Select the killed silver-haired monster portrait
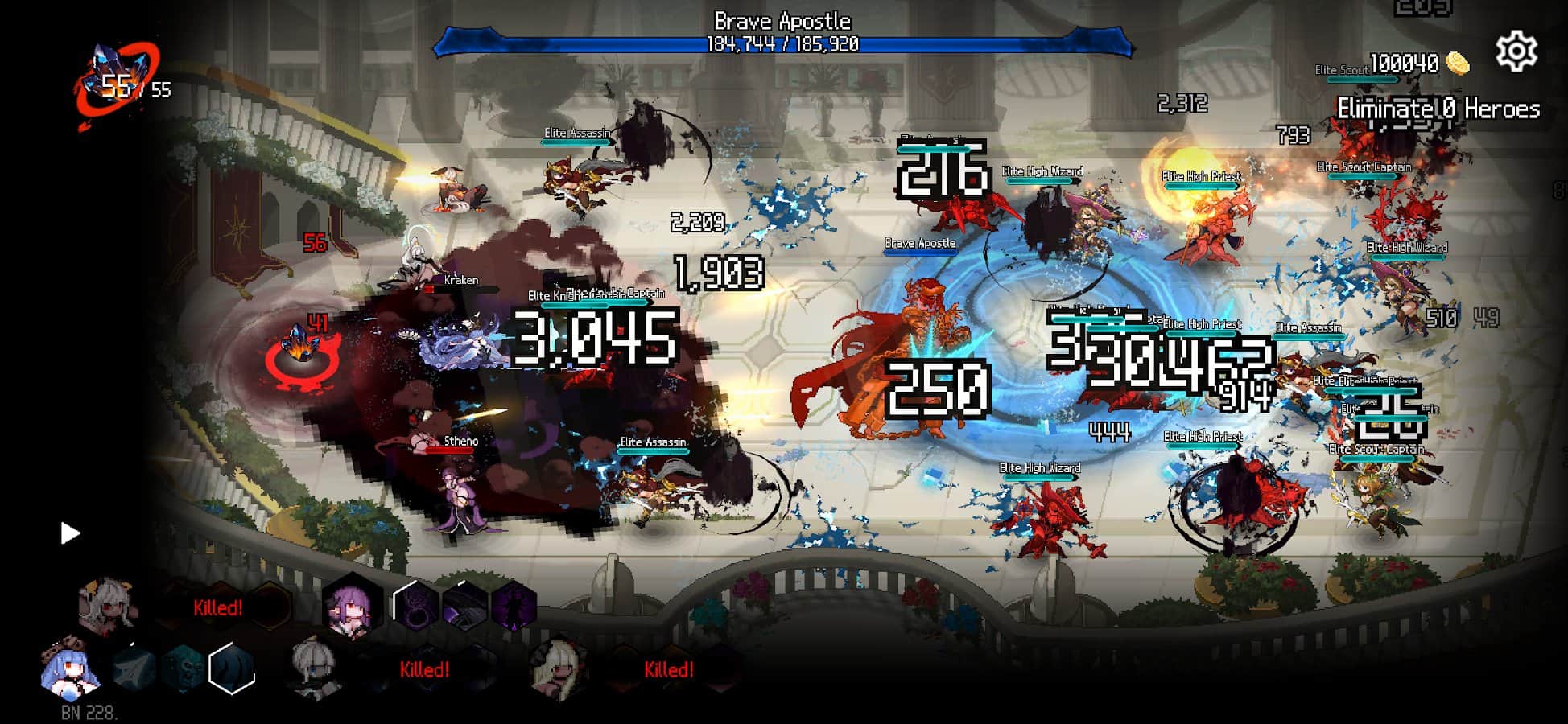Viewport: 1568px width, 724px height. [x=315, y=668]
